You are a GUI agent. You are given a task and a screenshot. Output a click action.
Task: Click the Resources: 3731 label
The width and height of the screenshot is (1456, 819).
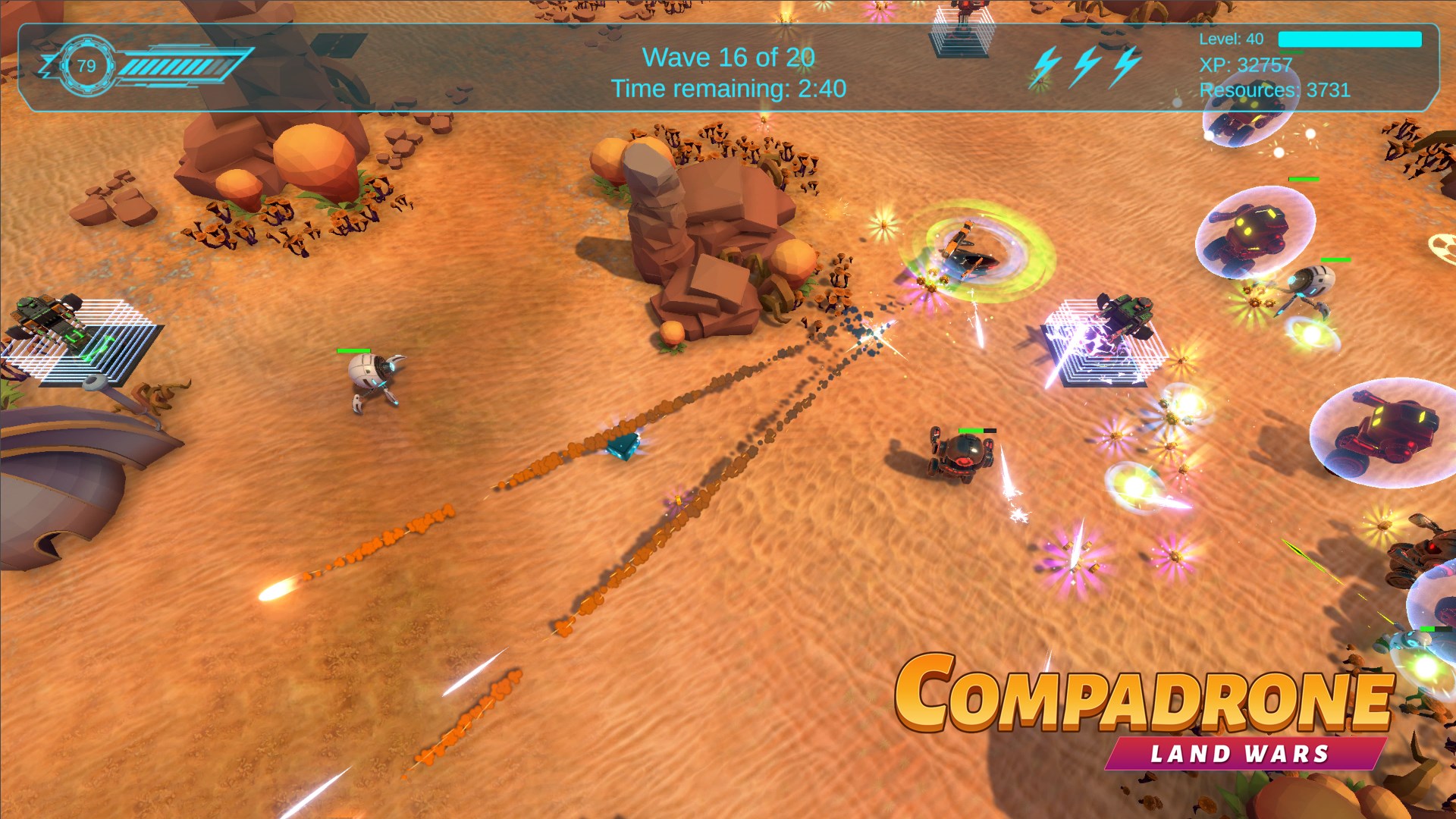click(x=1276, y=91)
